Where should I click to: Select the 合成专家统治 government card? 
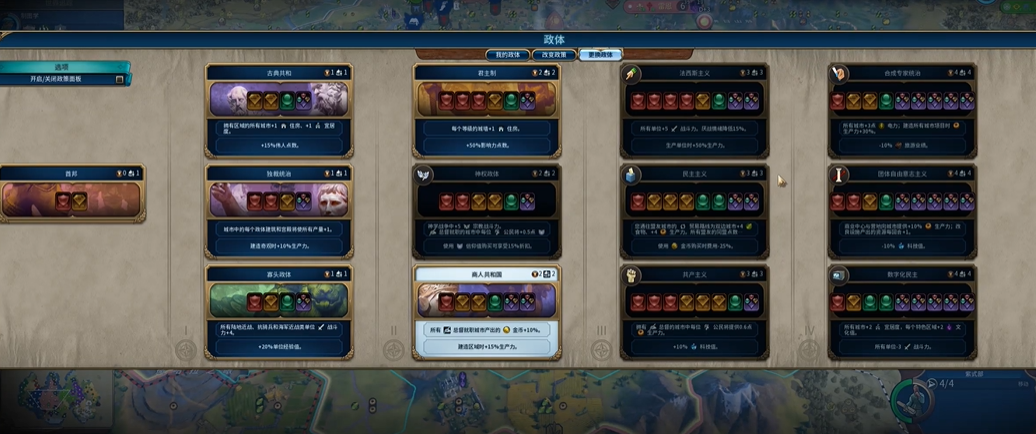[902, 110]
